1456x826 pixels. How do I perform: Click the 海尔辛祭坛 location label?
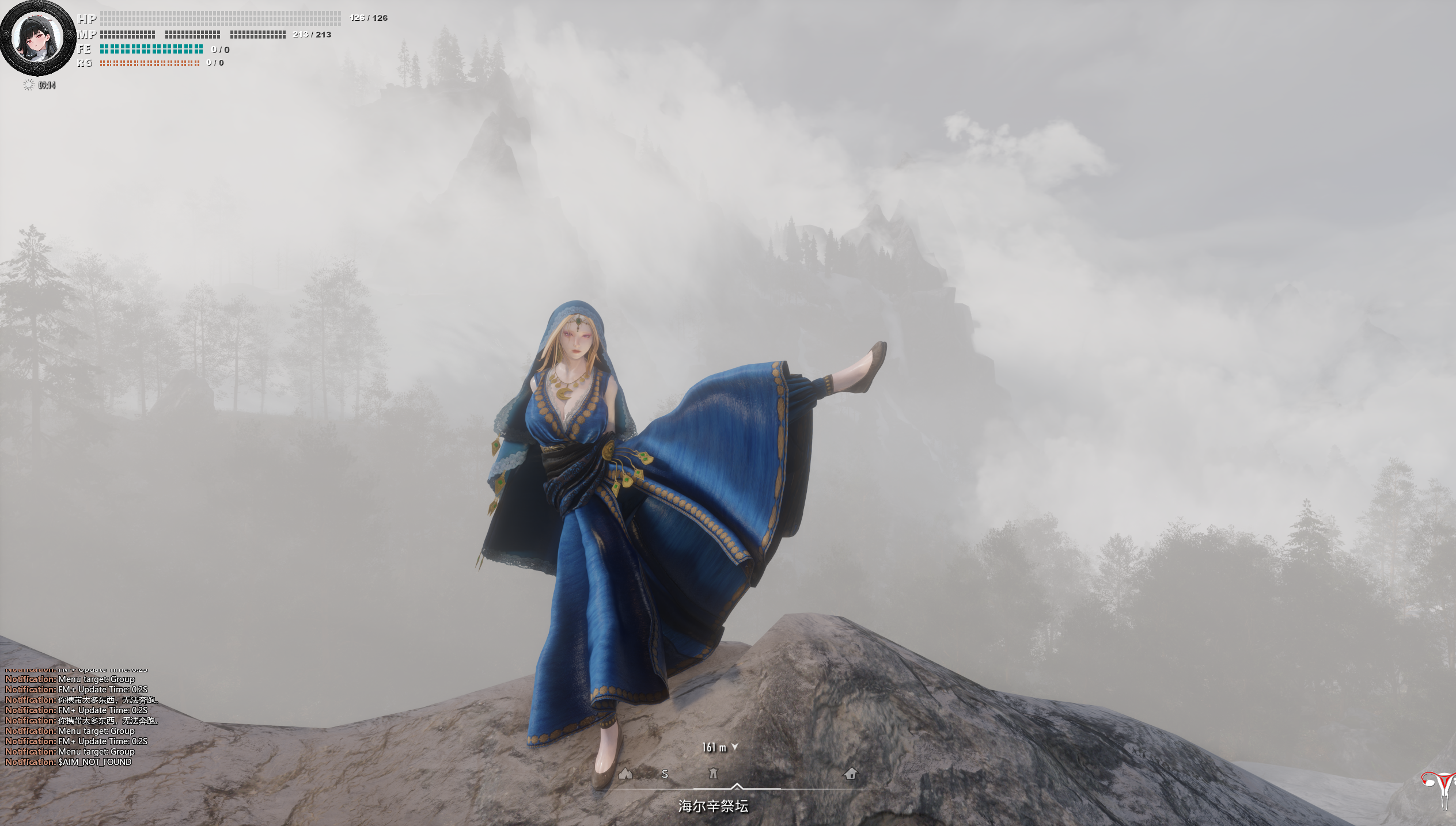tap(713, 806)
